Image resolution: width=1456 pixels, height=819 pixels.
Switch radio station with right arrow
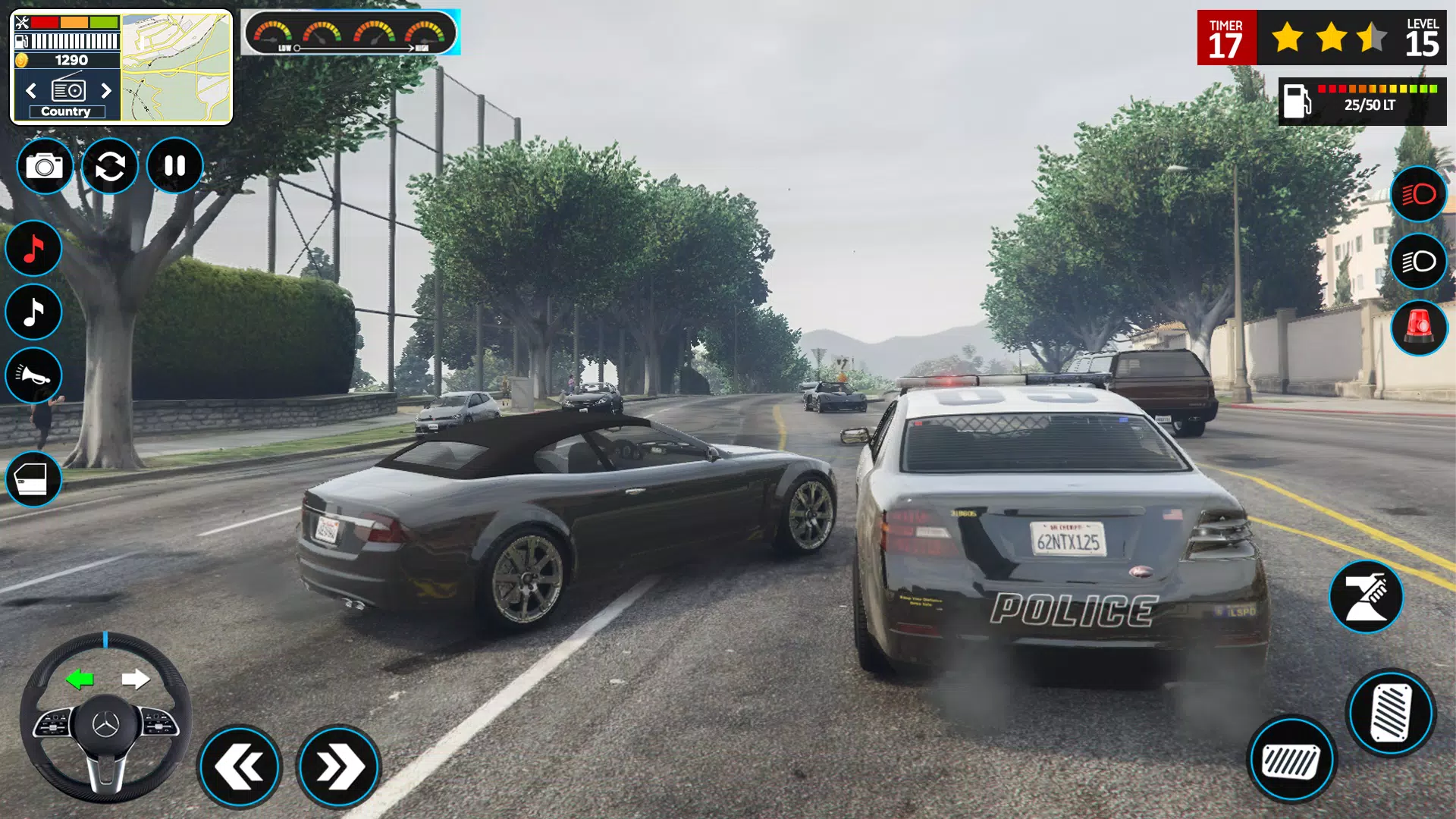point(106,90)
